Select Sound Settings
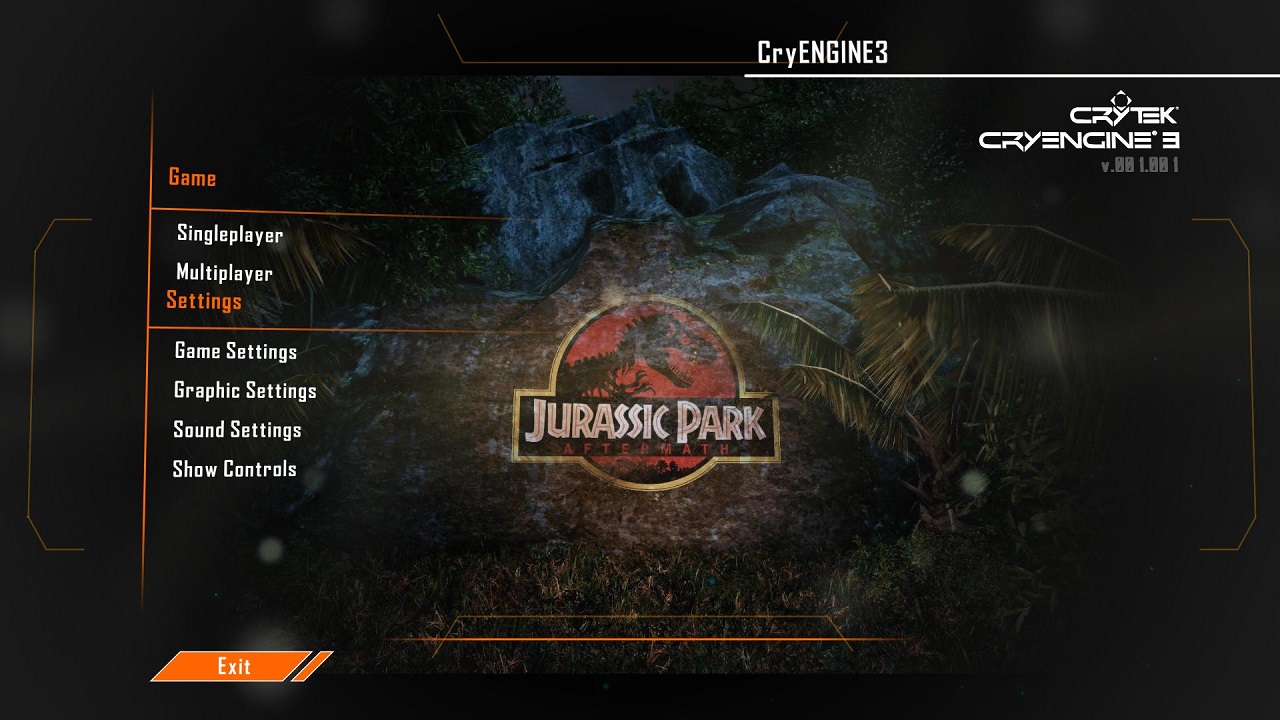Viewport: 1280px width, 720px height. (237, 430)
